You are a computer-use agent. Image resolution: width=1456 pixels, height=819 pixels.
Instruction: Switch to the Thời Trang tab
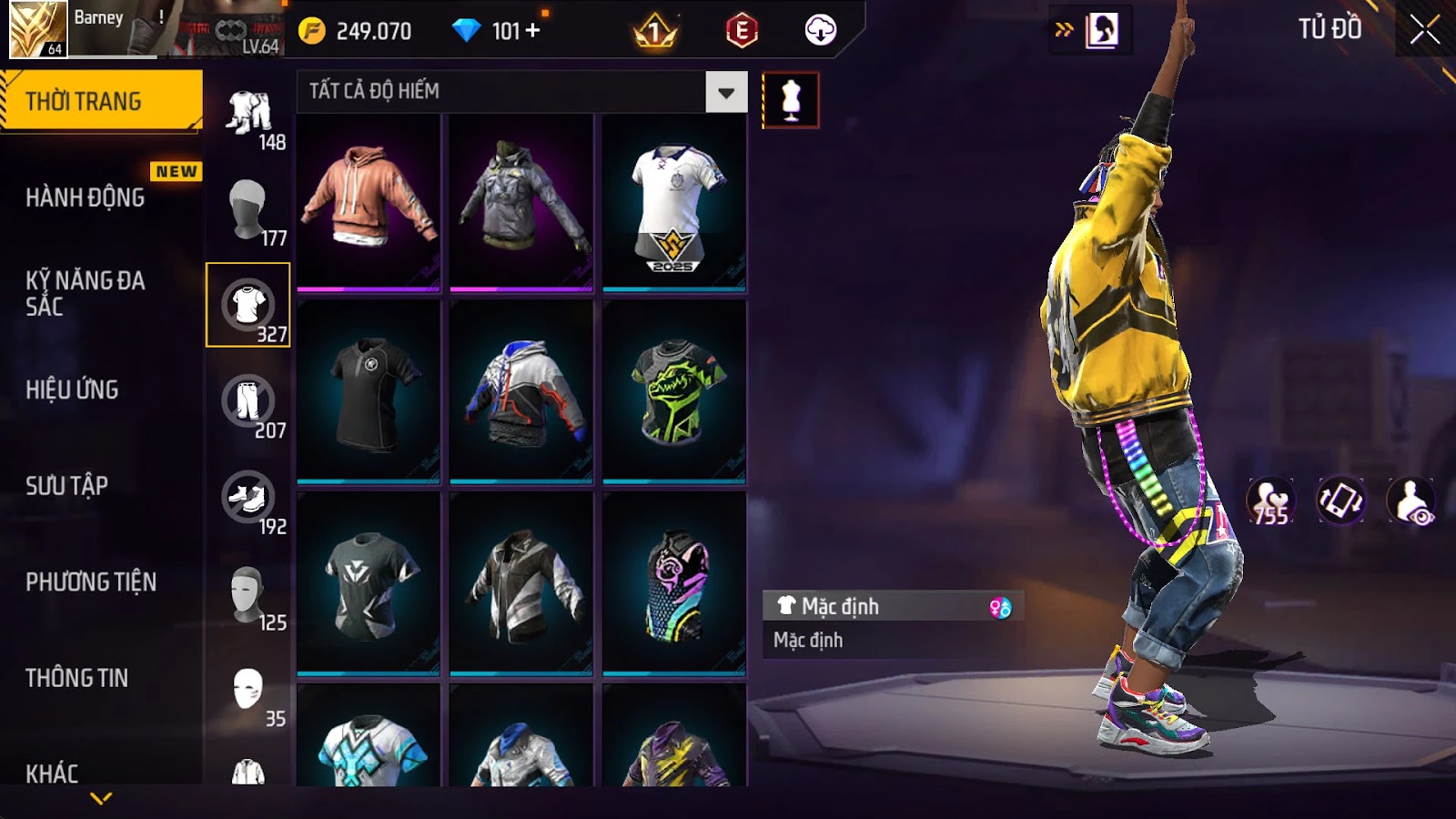[101, 101]
